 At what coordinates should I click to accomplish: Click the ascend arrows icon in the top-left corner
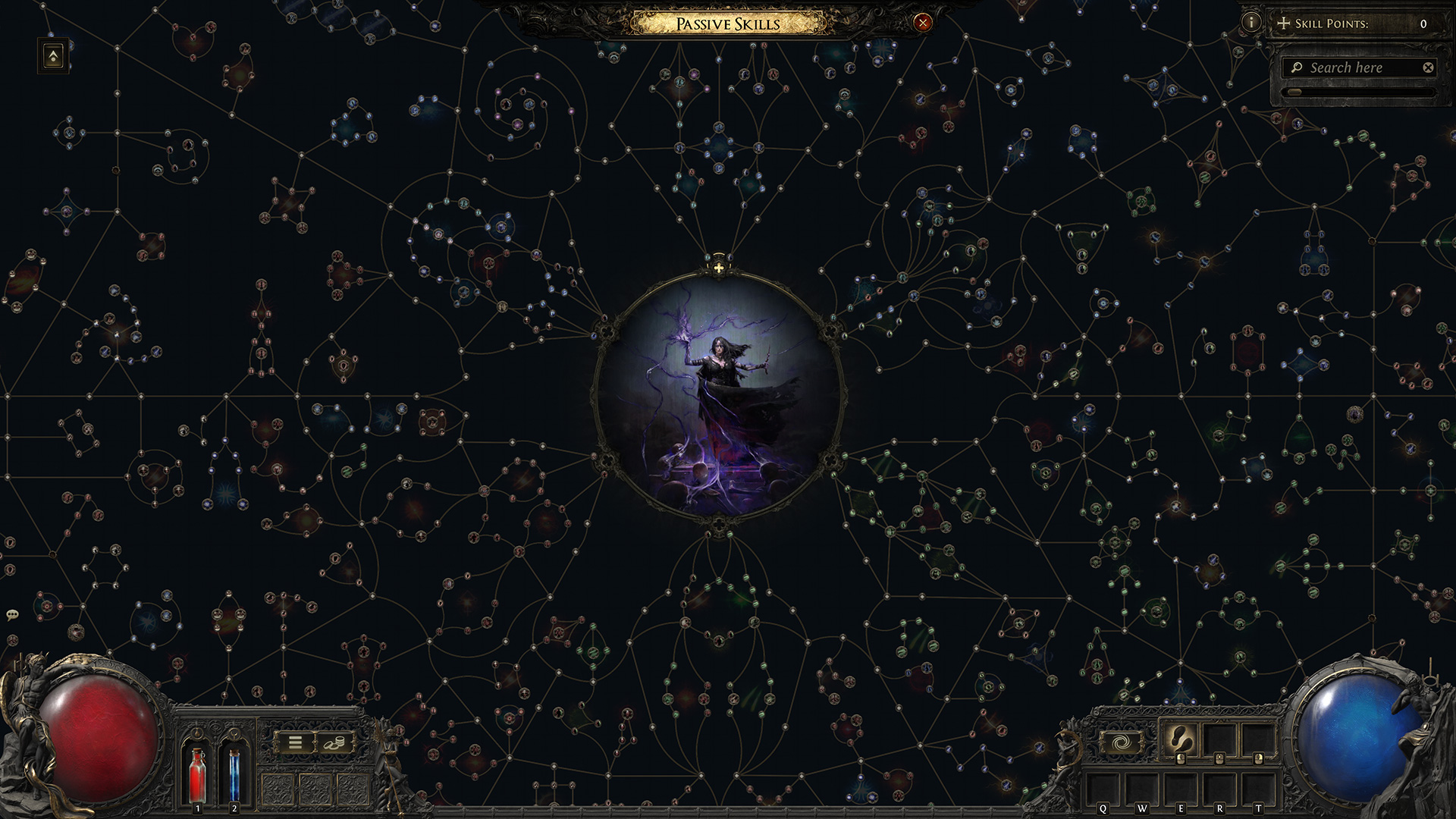coord(55,55)
